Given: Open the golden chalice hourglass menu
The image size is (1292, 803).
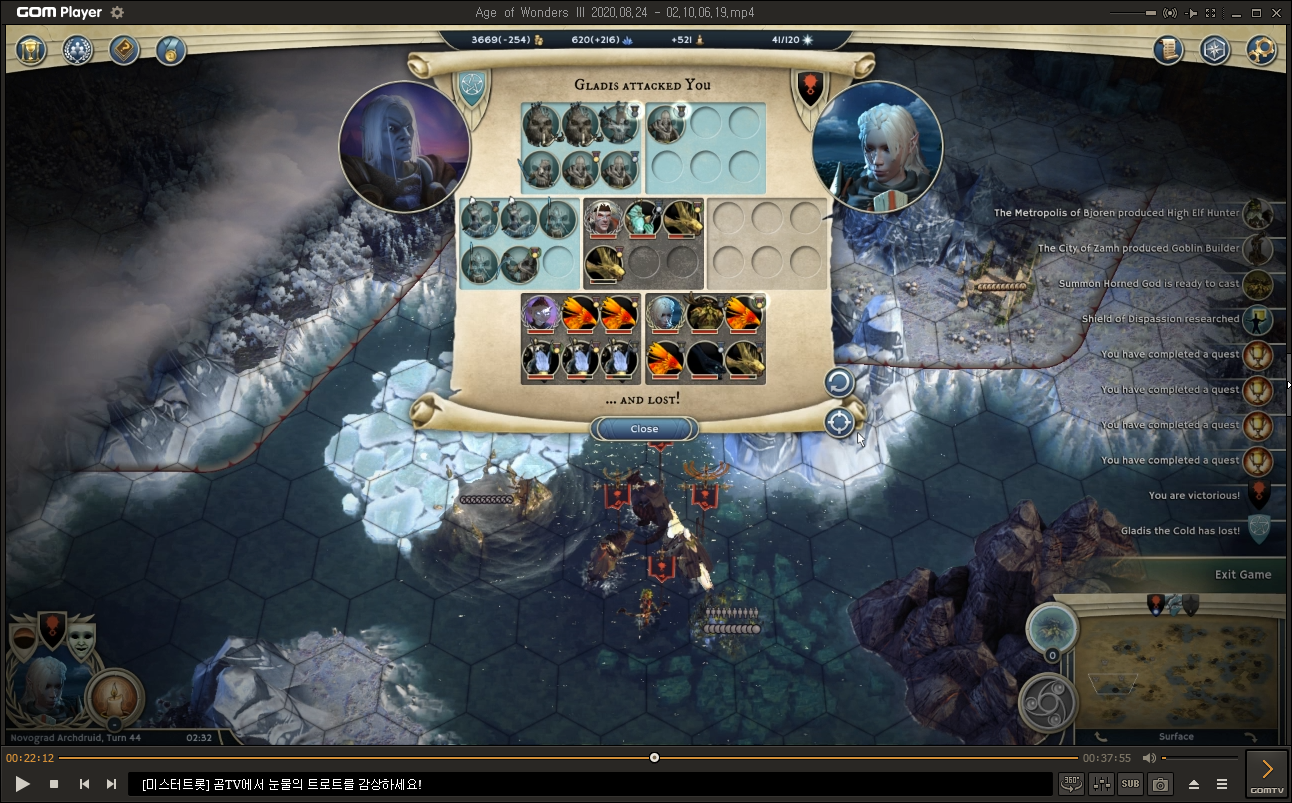Looking at the screenshot, I should tap(33, 50).
